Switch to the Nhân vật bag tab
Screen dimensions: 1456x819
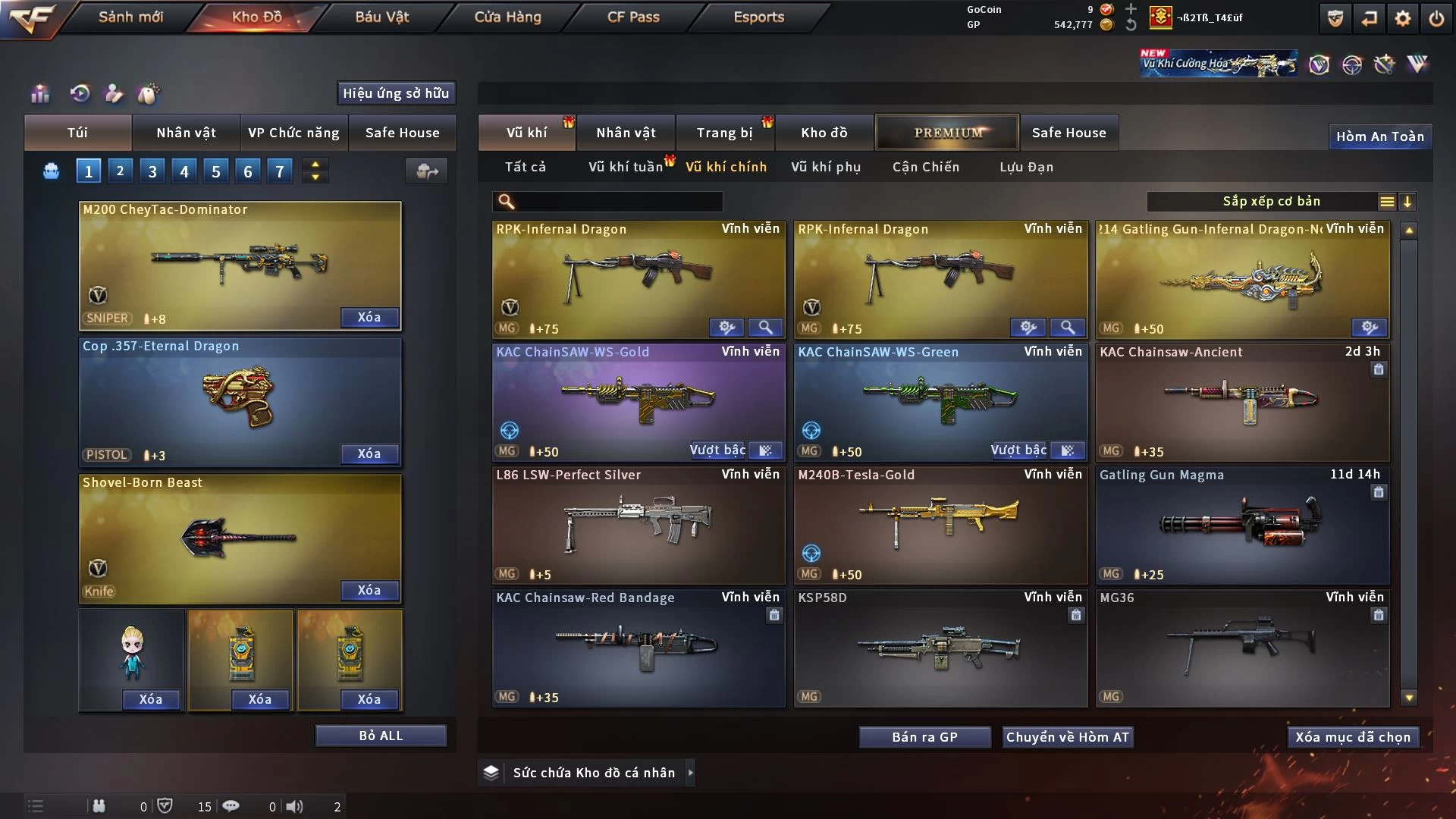pos(186,133)
